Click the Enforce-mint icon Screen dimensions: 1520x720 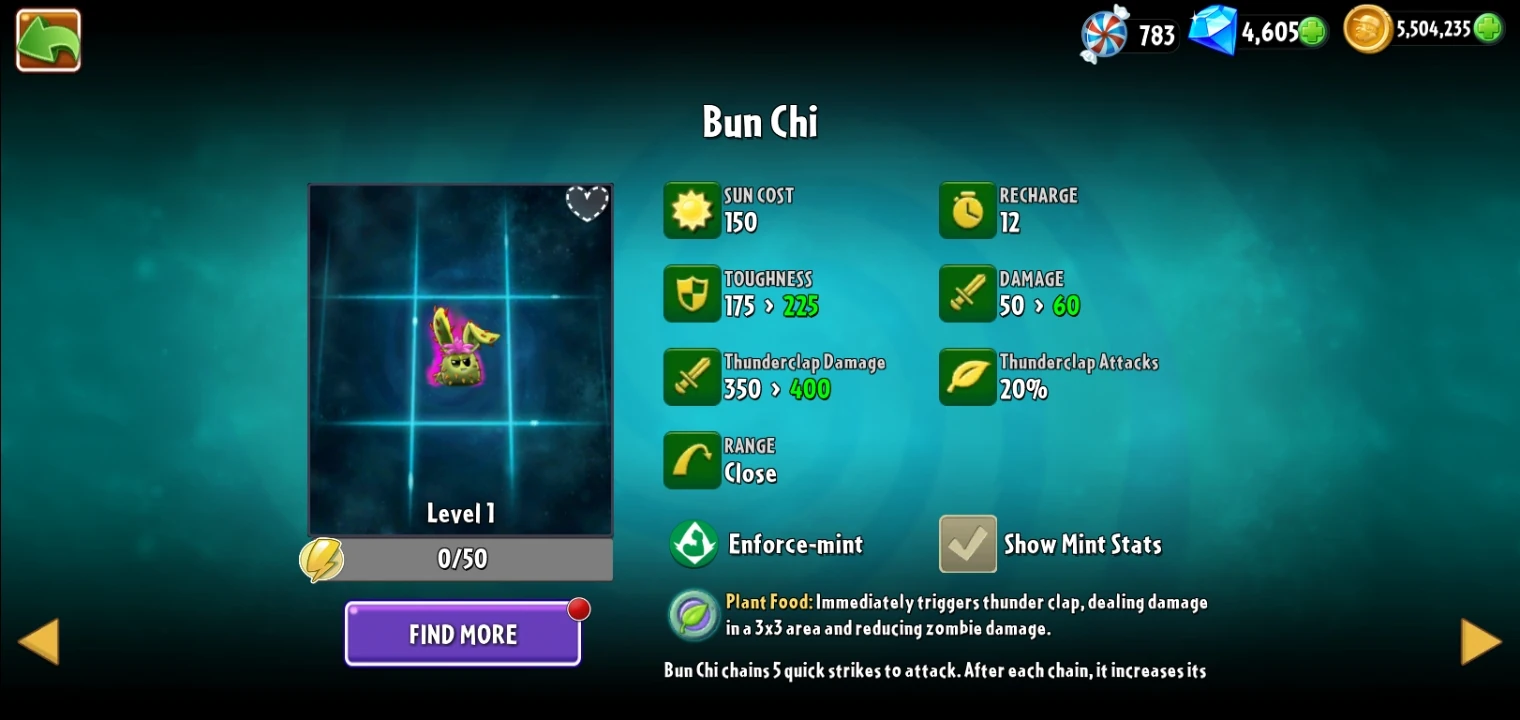point(693,544)
